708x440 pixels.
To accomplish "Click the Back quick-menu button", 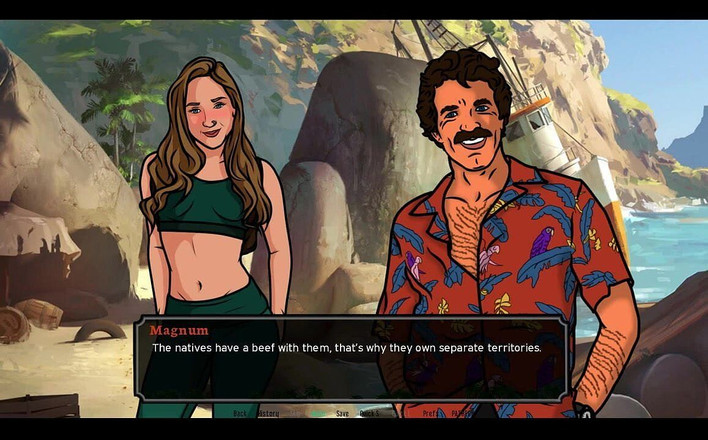I will pyautogui.click(x=240, y=412).
